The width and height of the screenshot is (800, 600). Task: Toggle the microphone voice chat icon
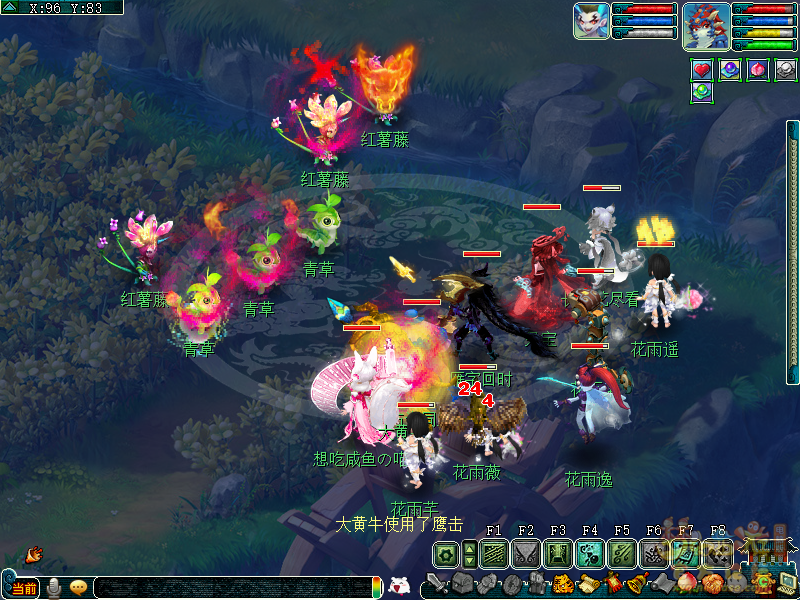pos(54,588)
